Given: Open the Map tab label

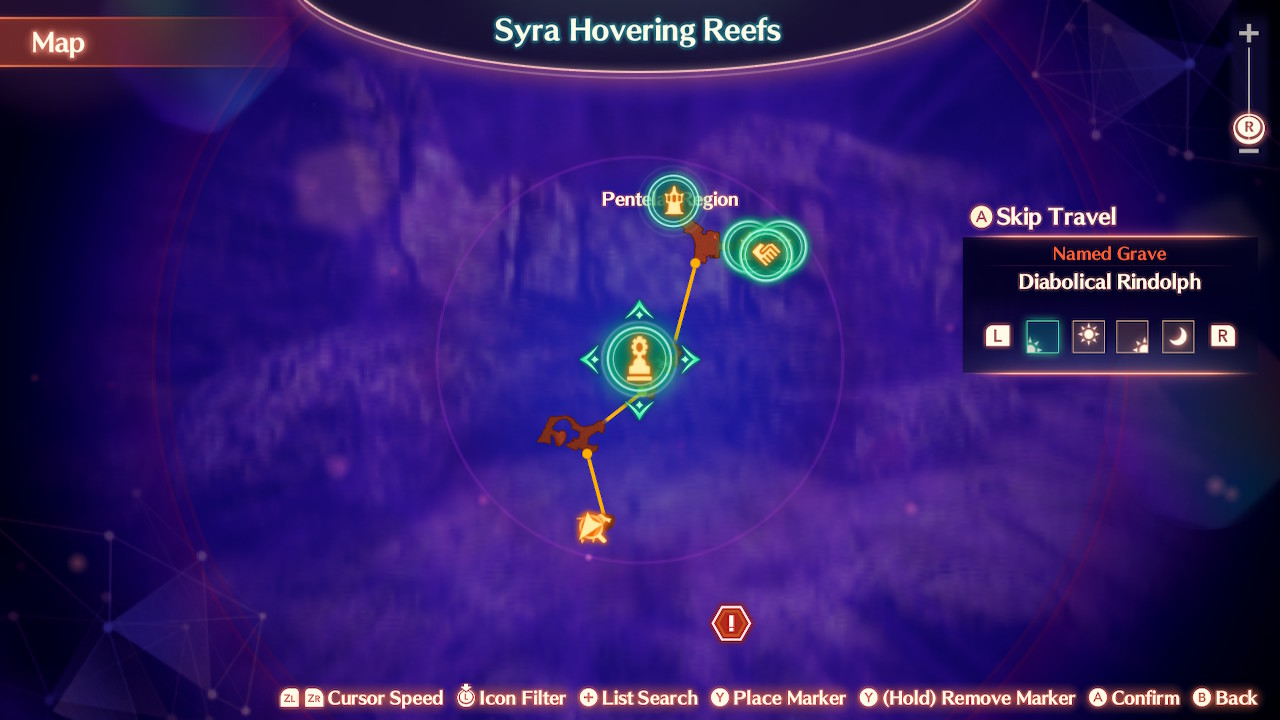Looking at the screenshot, I should [58, 43].
